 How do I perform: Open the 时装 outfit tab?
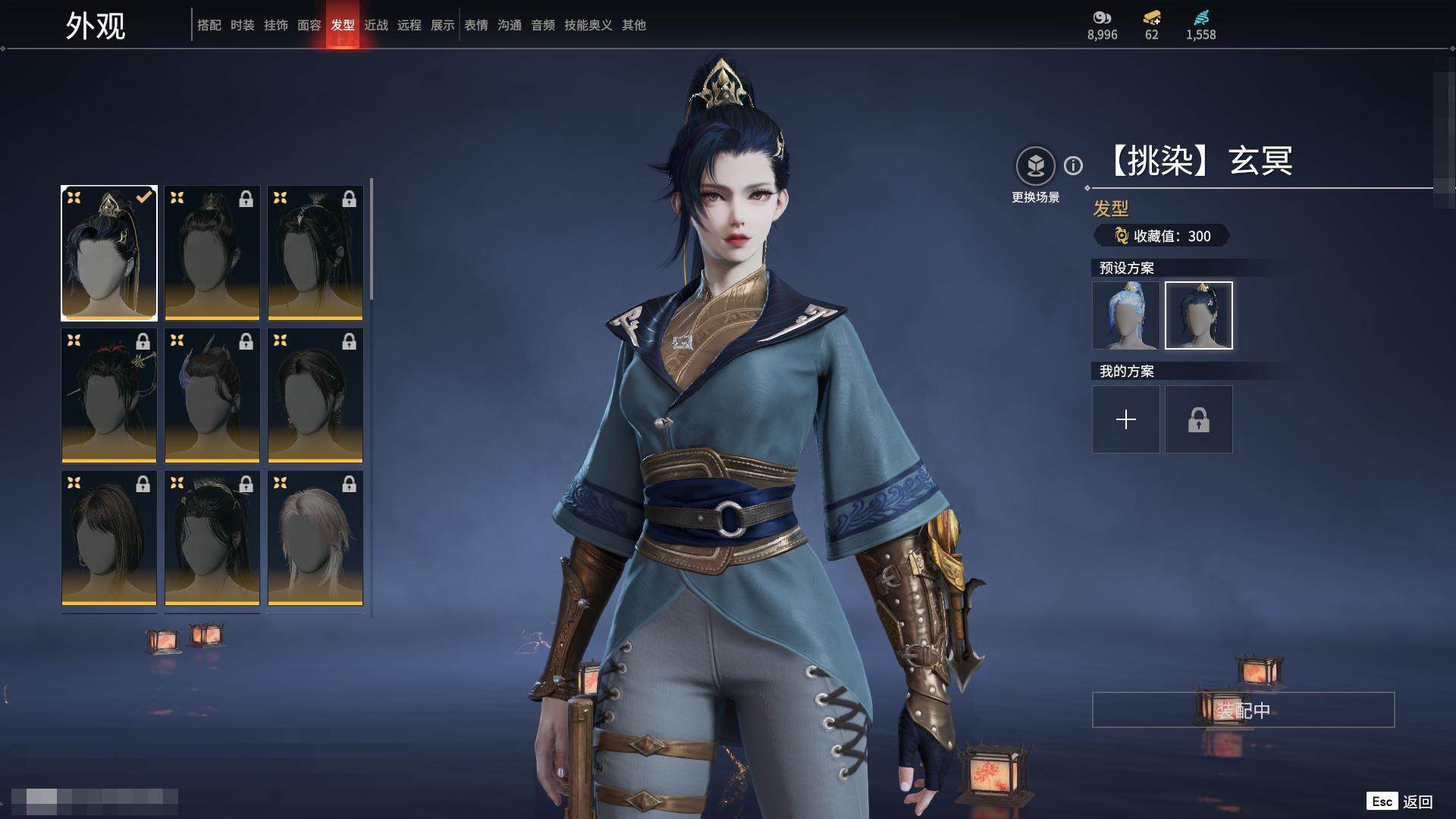pos(242,25)
